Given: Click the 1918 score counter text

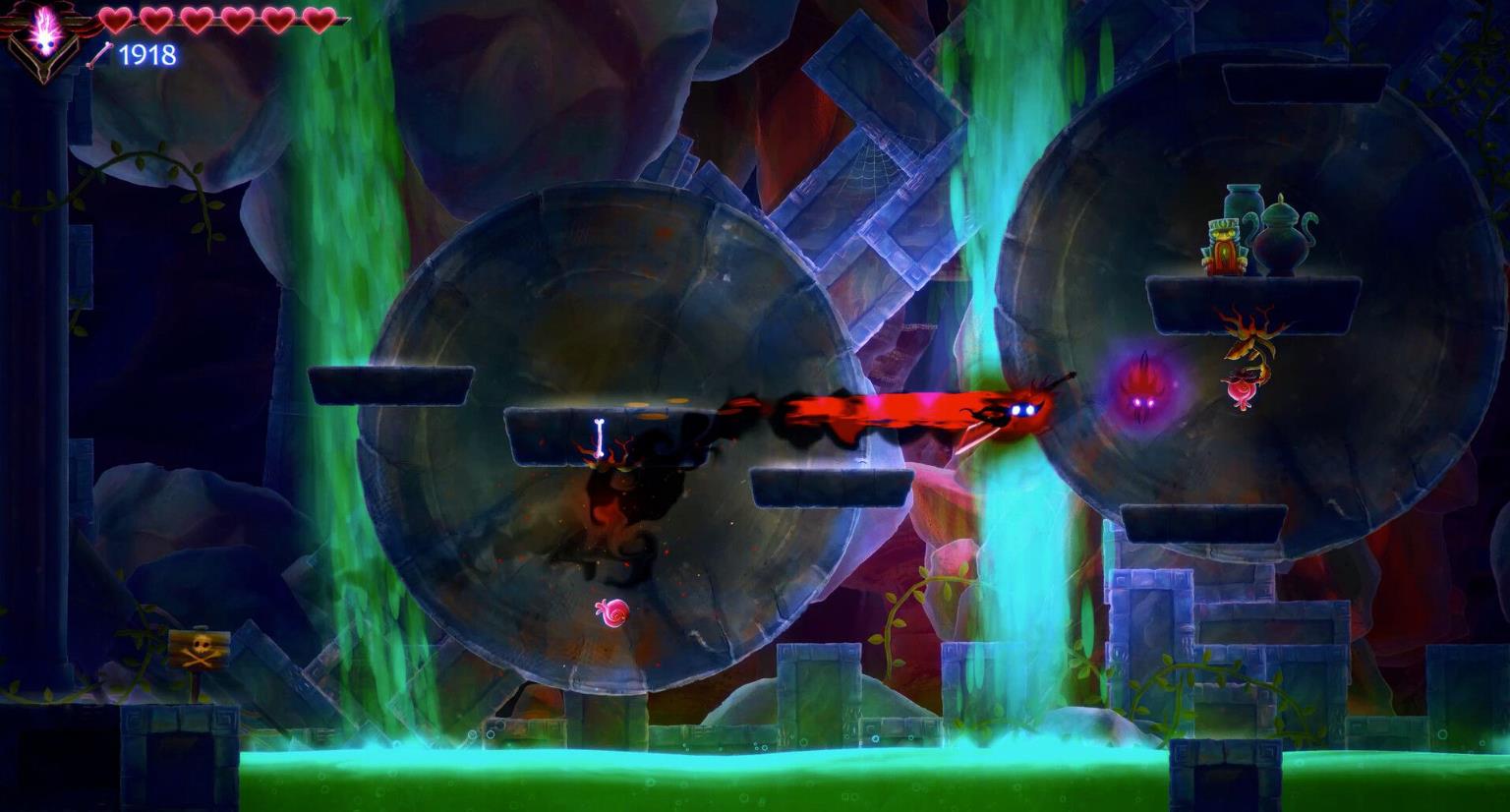Looking at the screenshot, I should (145, 54).
